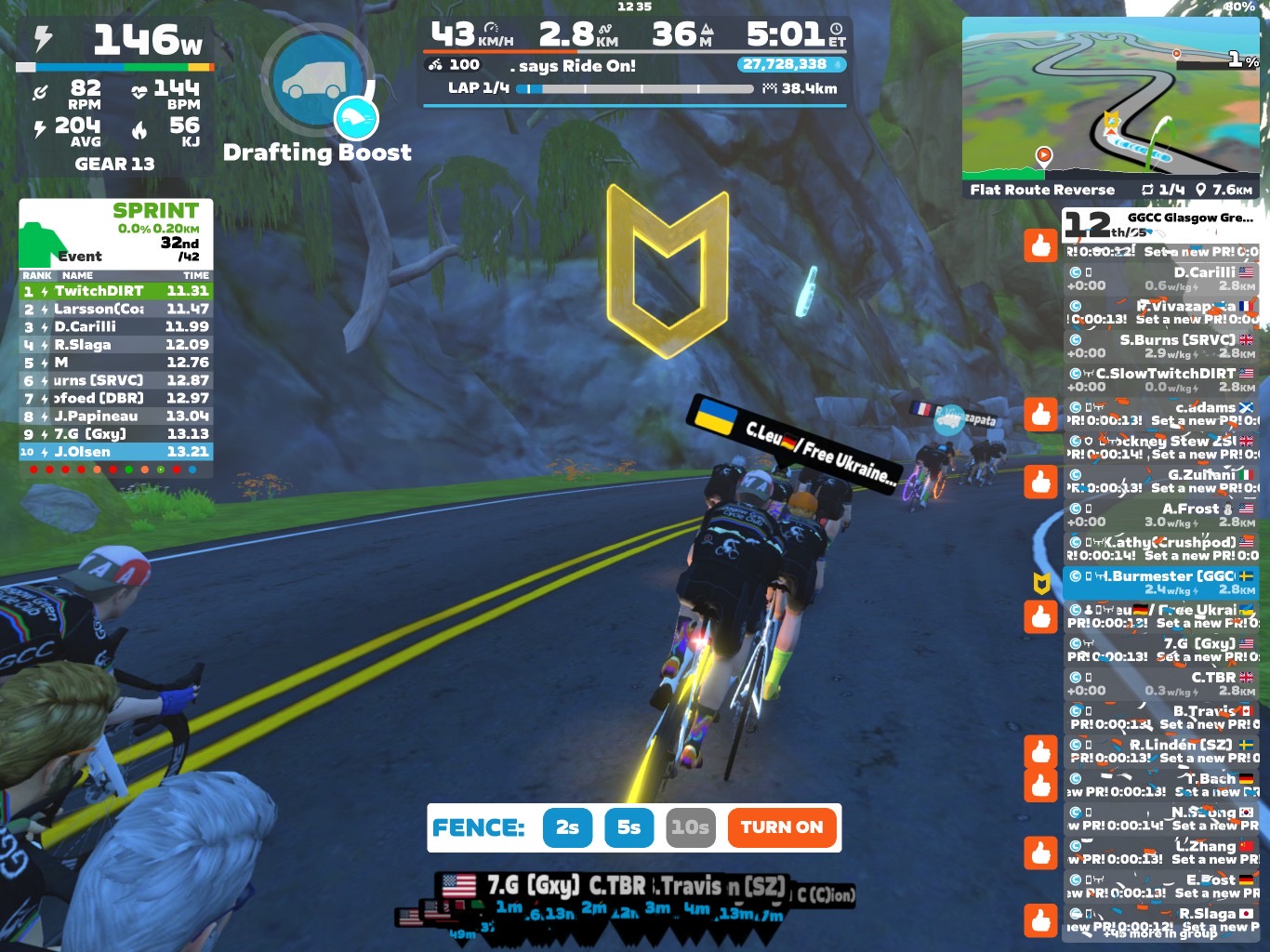Click J.Olsen's highlighted sprint leaderboard row

click(116, 452)
